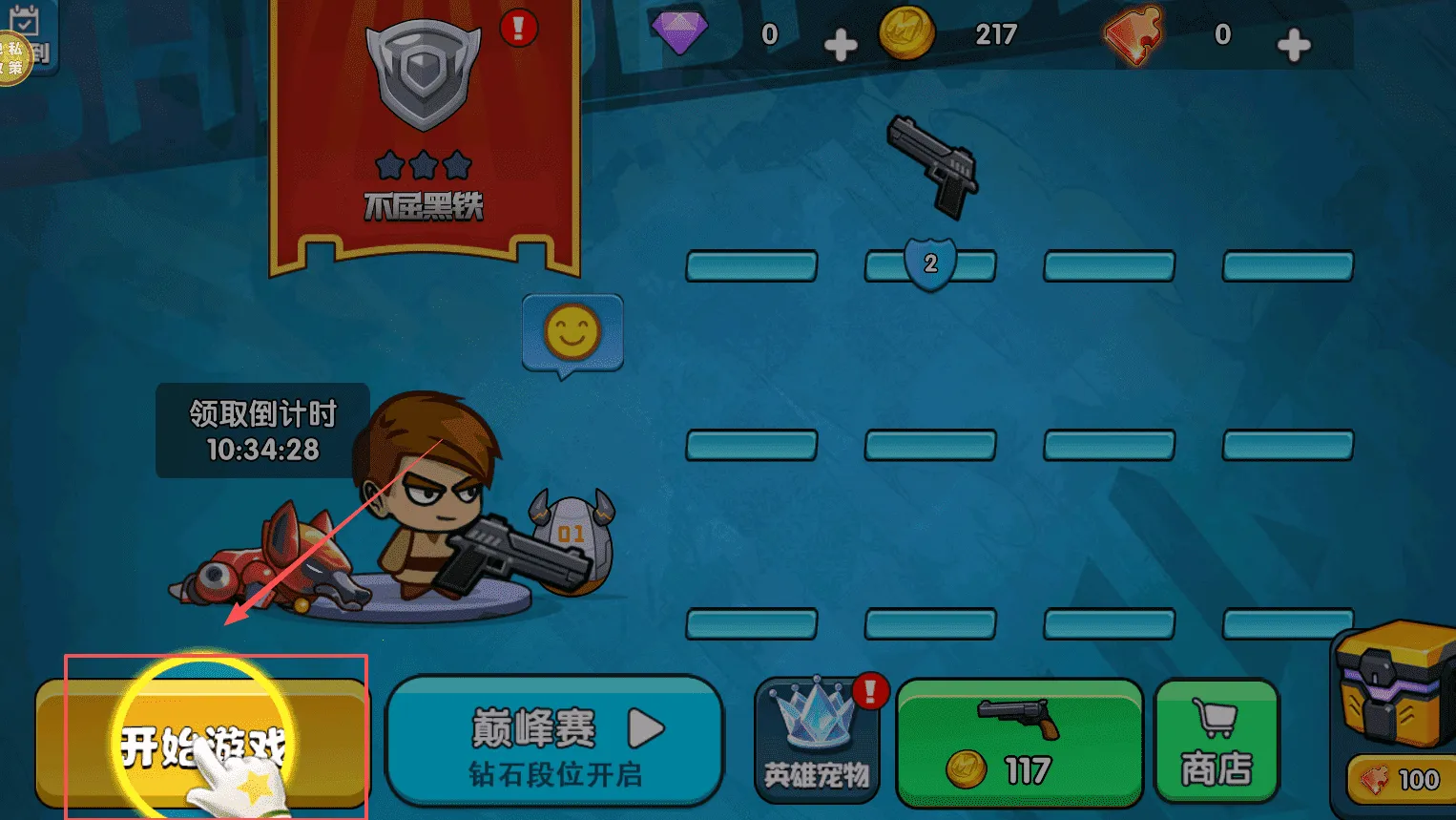Enter the 巅峰赛 peak tournament mode
Image resolution: width=1456 pixels, height=820 pixels.
[553, 740]
